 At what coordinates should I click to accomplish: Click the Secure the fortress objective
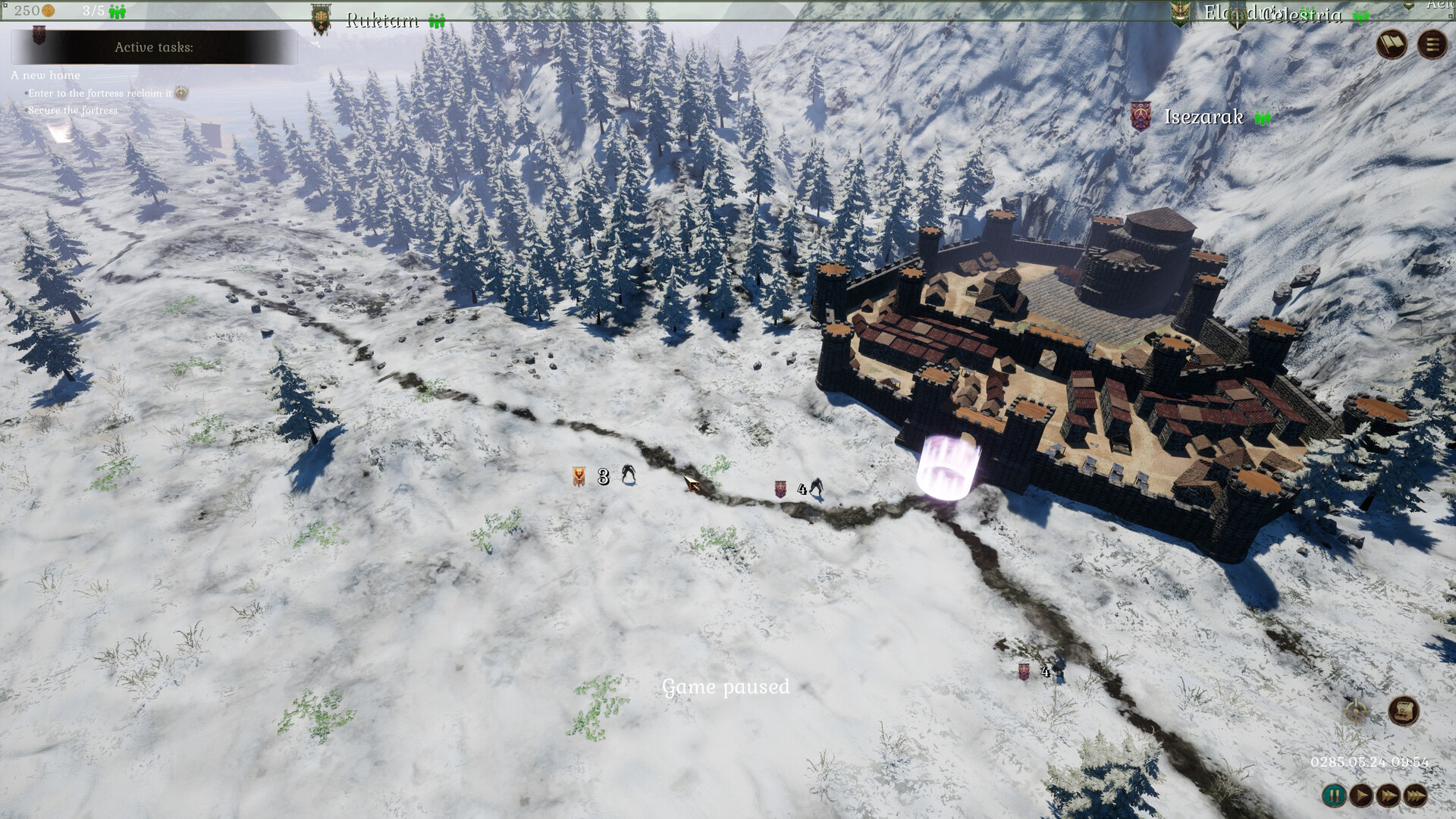pos(72,109)
